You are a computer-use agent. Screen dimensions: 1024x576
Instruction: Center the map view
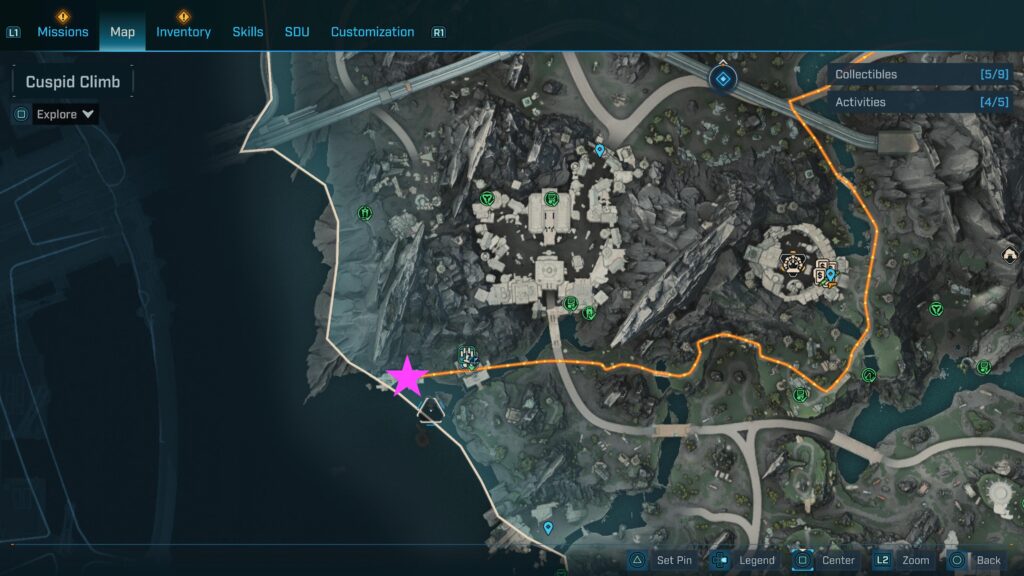tap(824, 561)
